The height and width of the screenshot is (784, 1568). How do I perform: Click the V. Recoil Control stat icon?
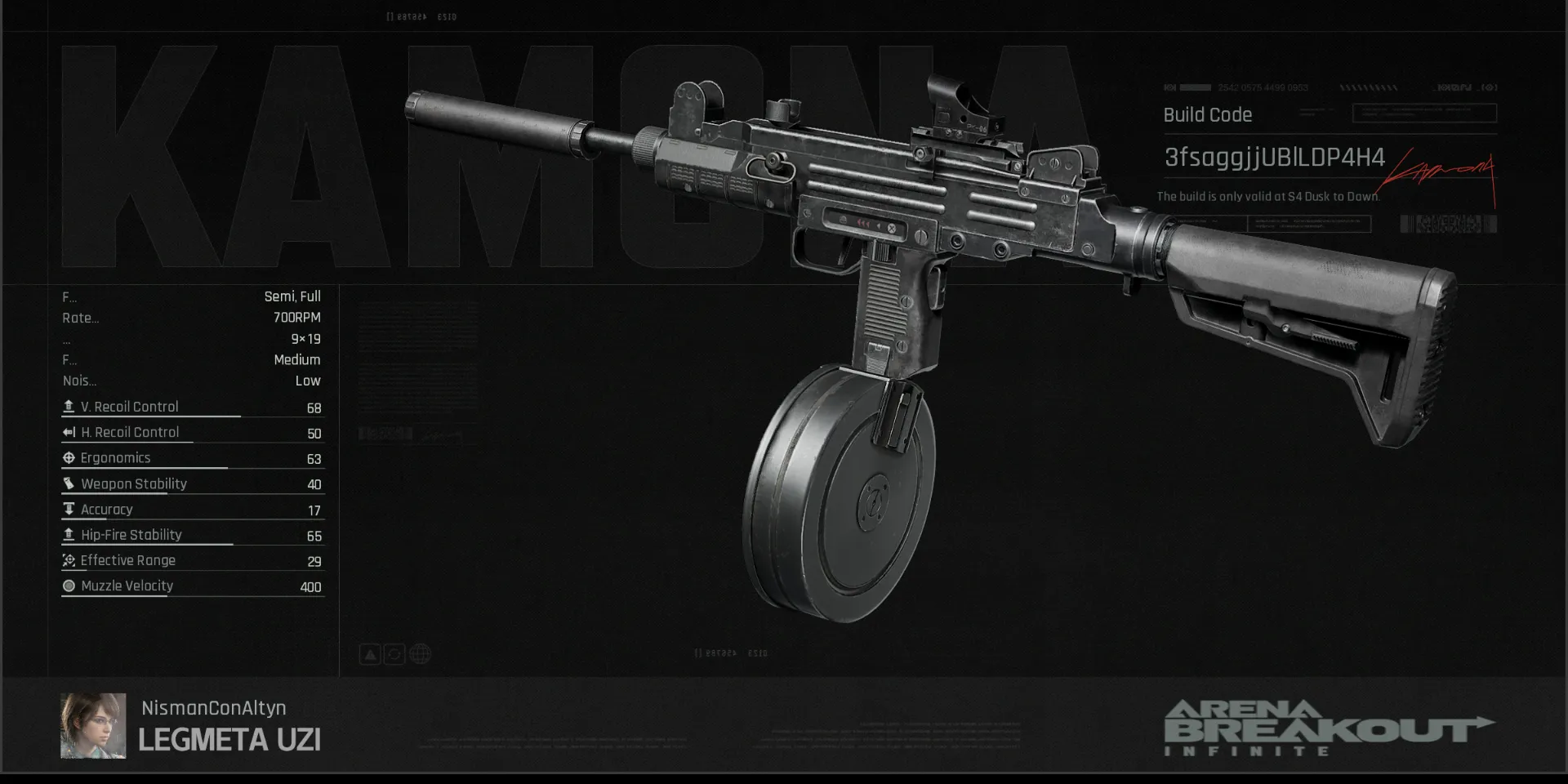coord(69,406)
